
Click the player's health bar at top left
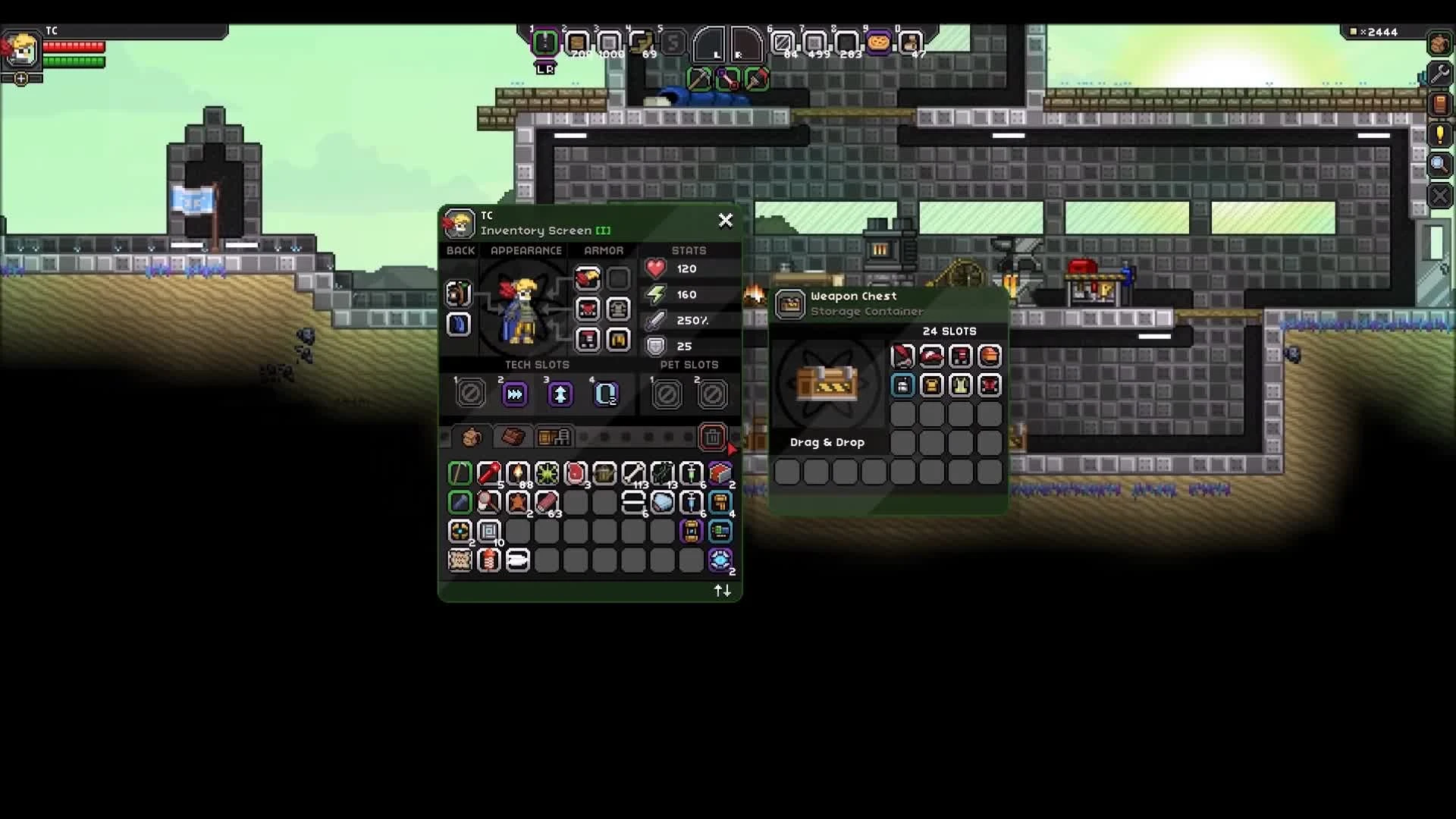click(74, 45)
